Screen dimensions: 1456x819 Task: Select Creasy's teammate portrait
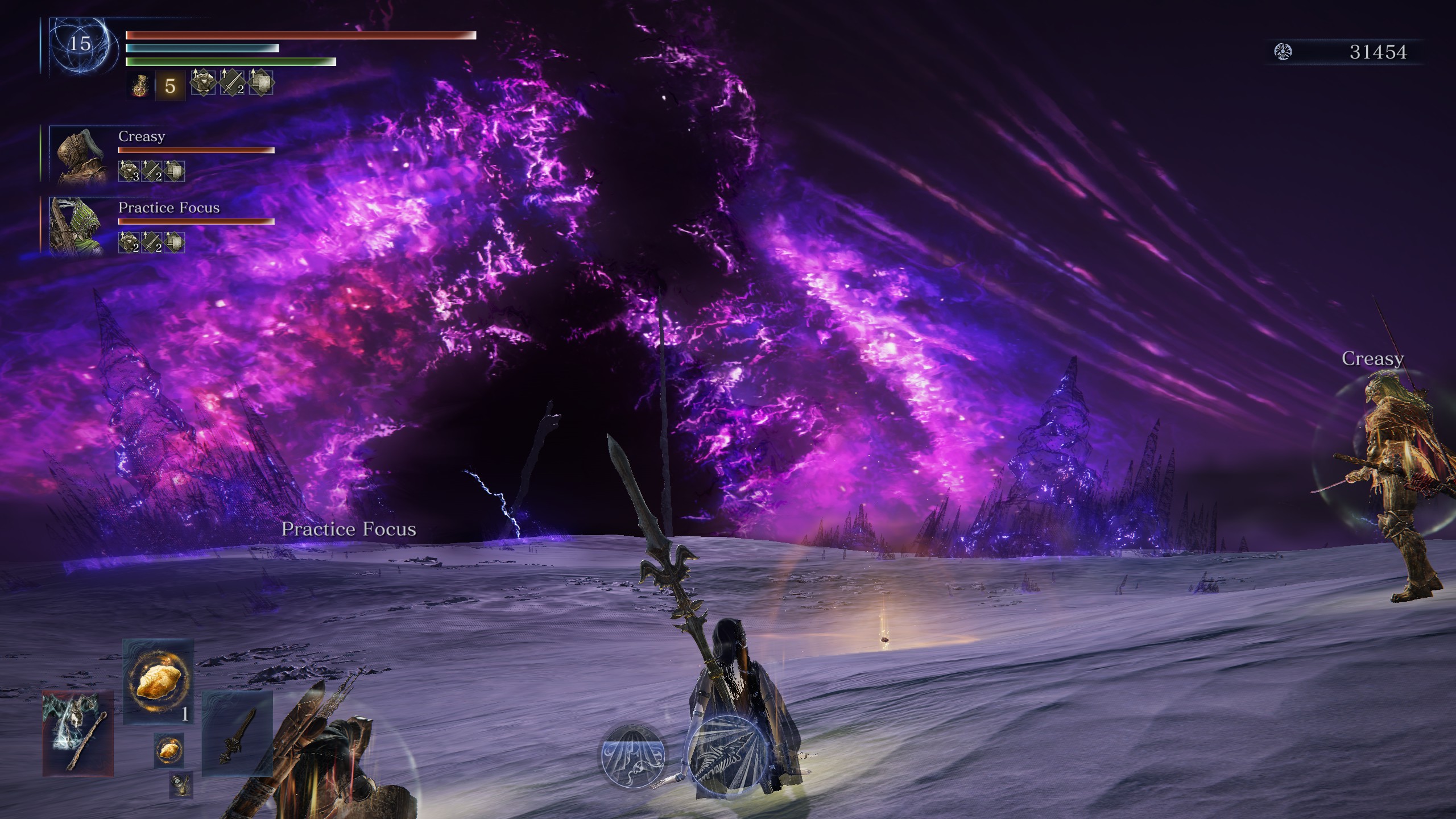point(78,155)
